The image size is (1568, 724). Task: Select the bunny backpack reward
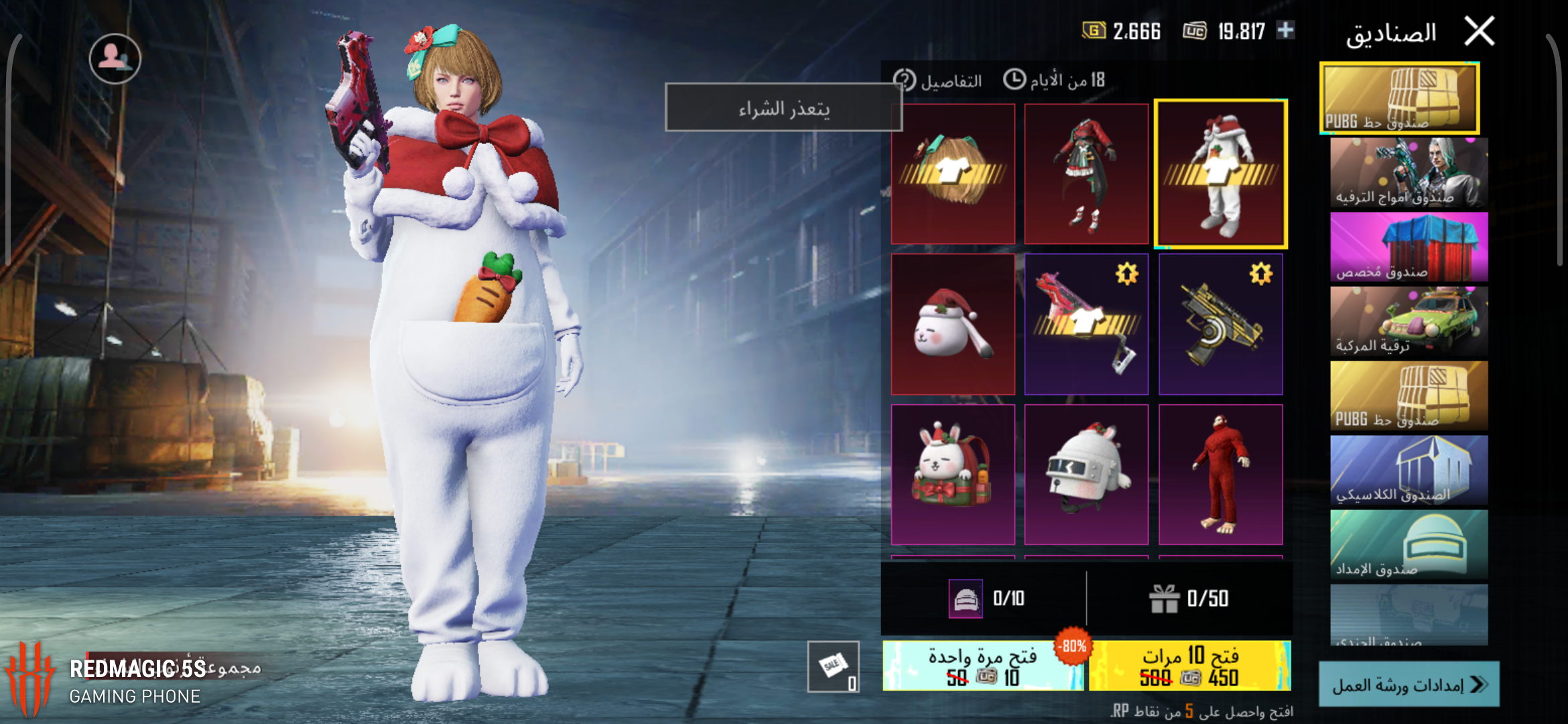pos(953,475)
